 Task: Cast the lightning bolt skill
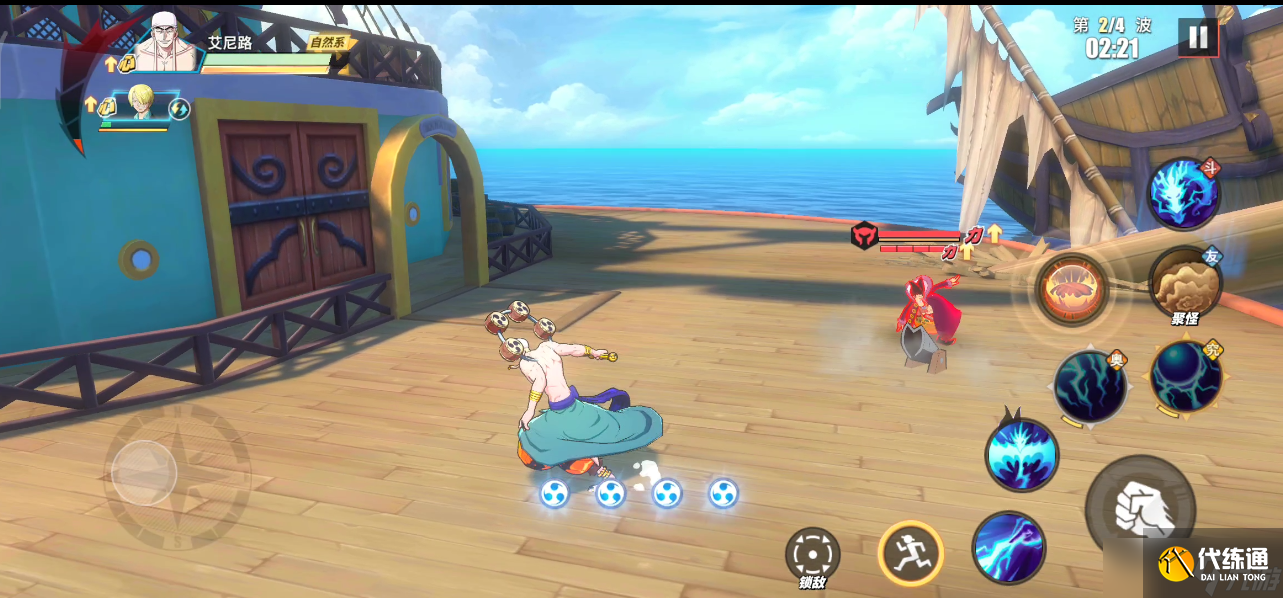click(1009, 547)
